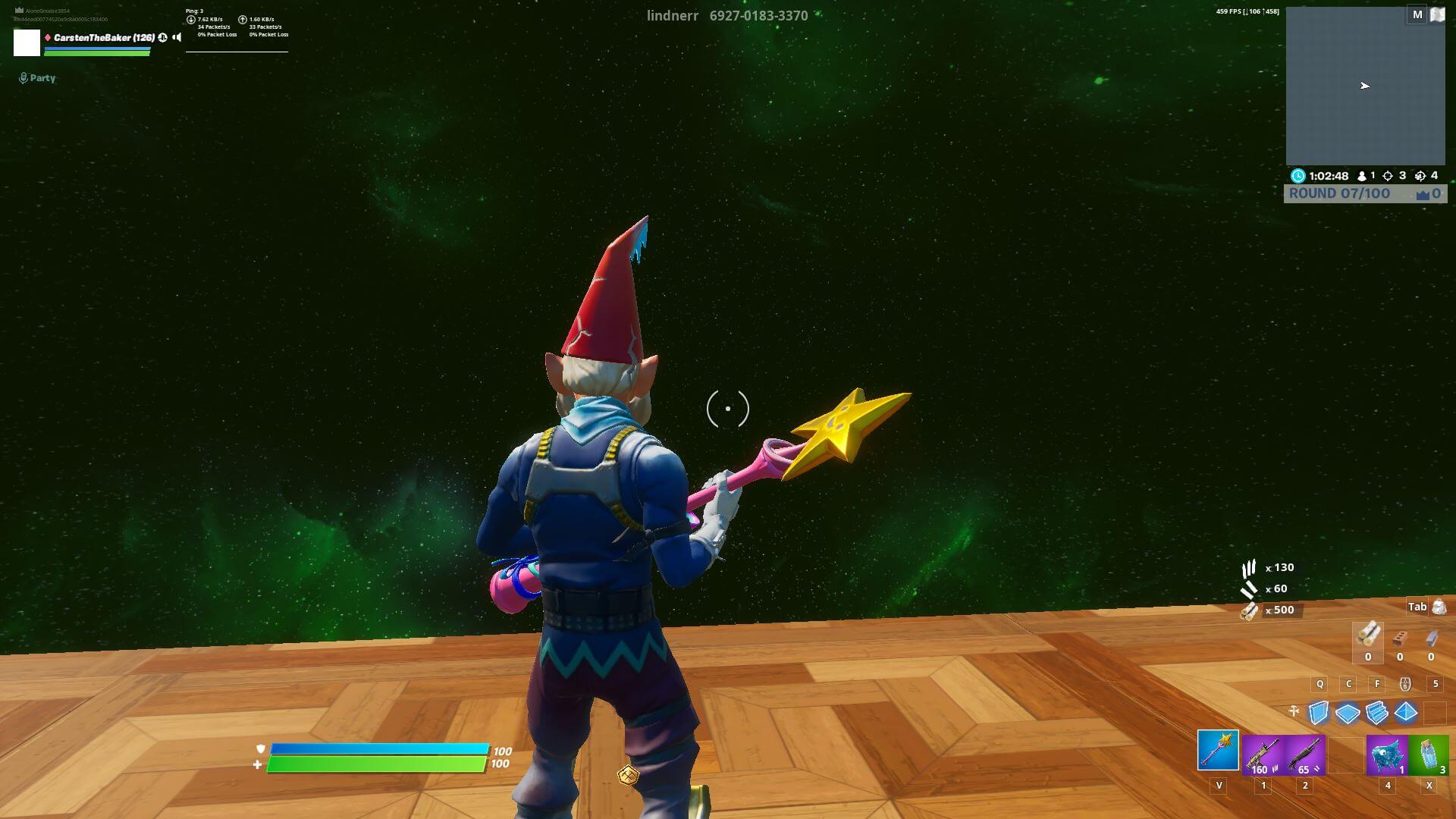Click the speaker icon beside CarstenTheBaker
Image resolution: width=1456 pixels, height=819 pixels.
pyautogui.click(x=177, y=37)
